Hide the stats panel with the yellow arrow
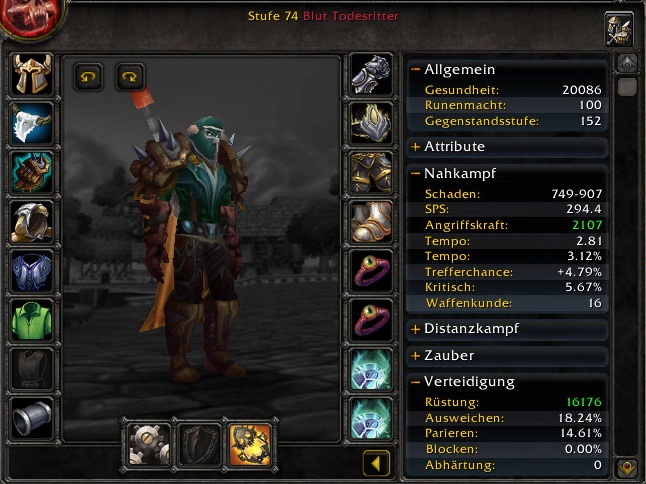646x484 pixels. coord(376,463)
